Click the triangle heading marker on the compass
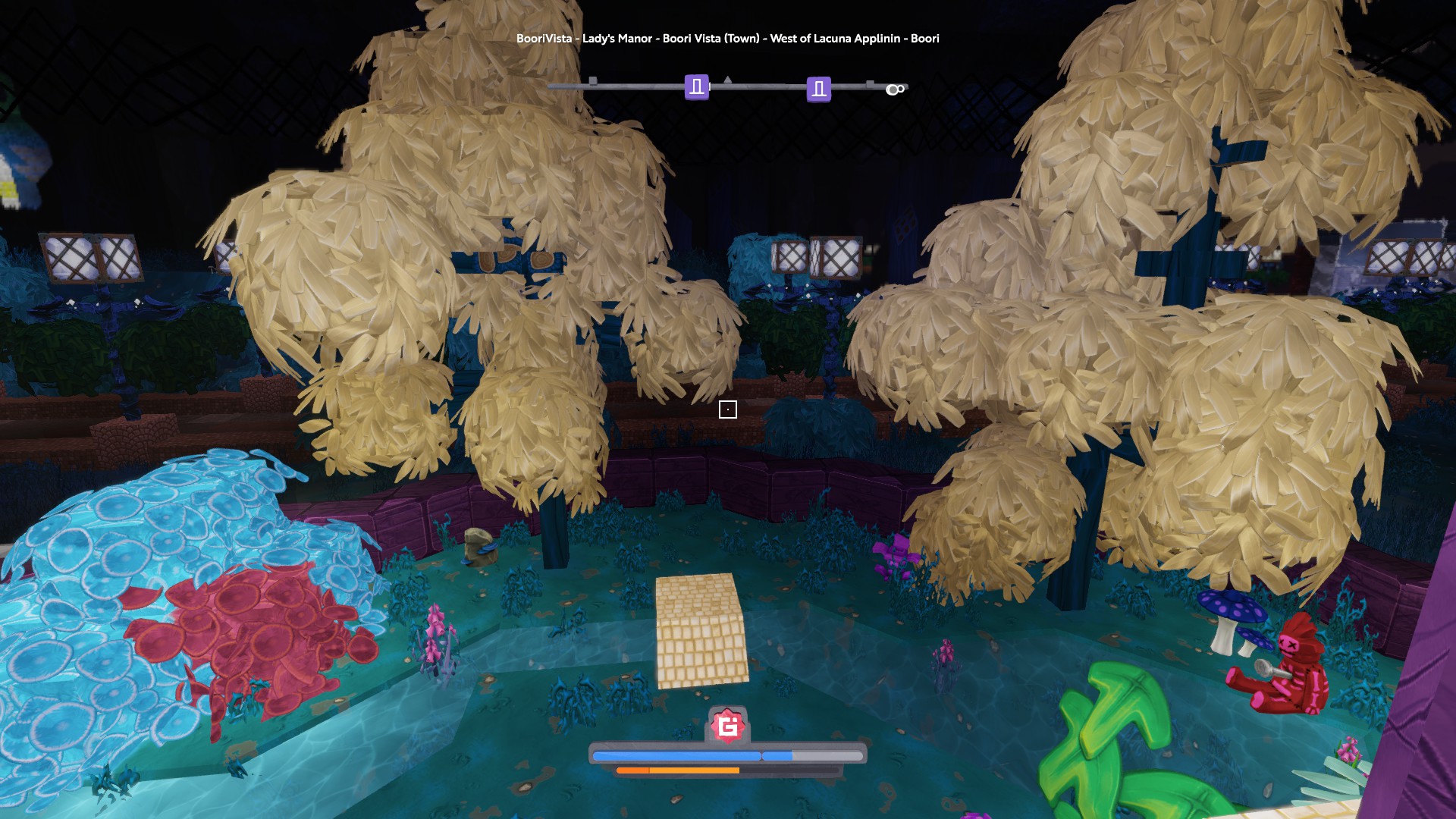 tap(728, 80)
